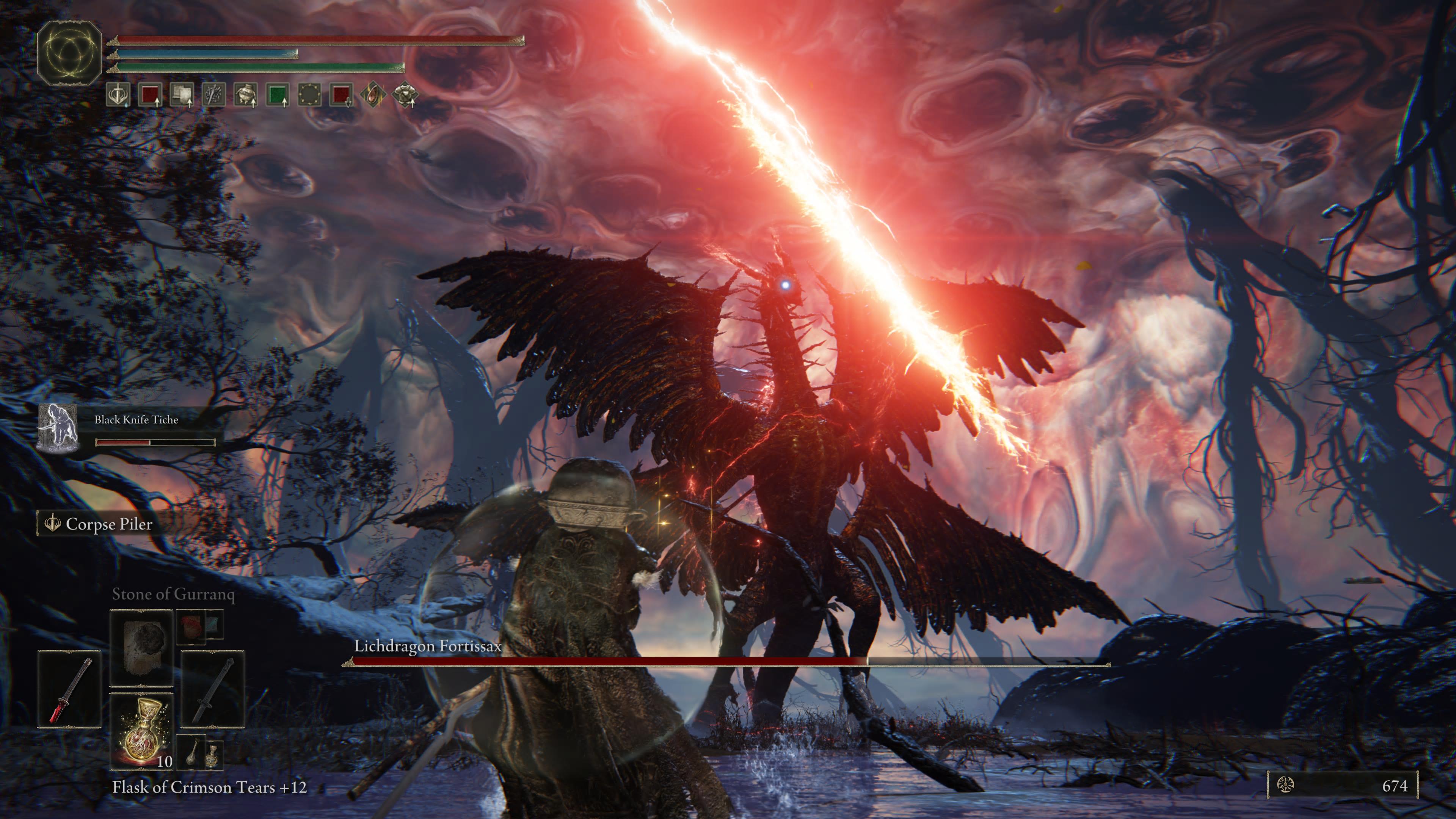Click the green square buff icon

tap(278, 95)
